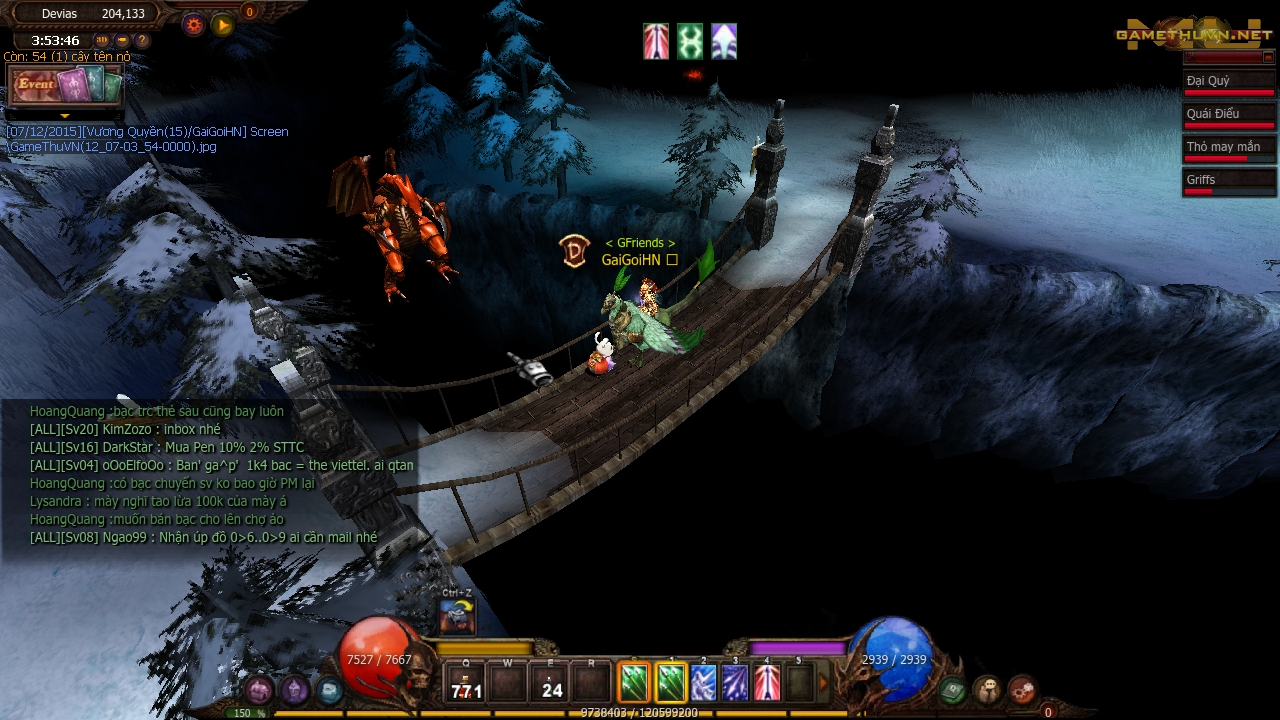The width and height of the screenshot is (1280, 720).
Task: Click the Ctrl+Z helper icon
Action: (457, 616)
